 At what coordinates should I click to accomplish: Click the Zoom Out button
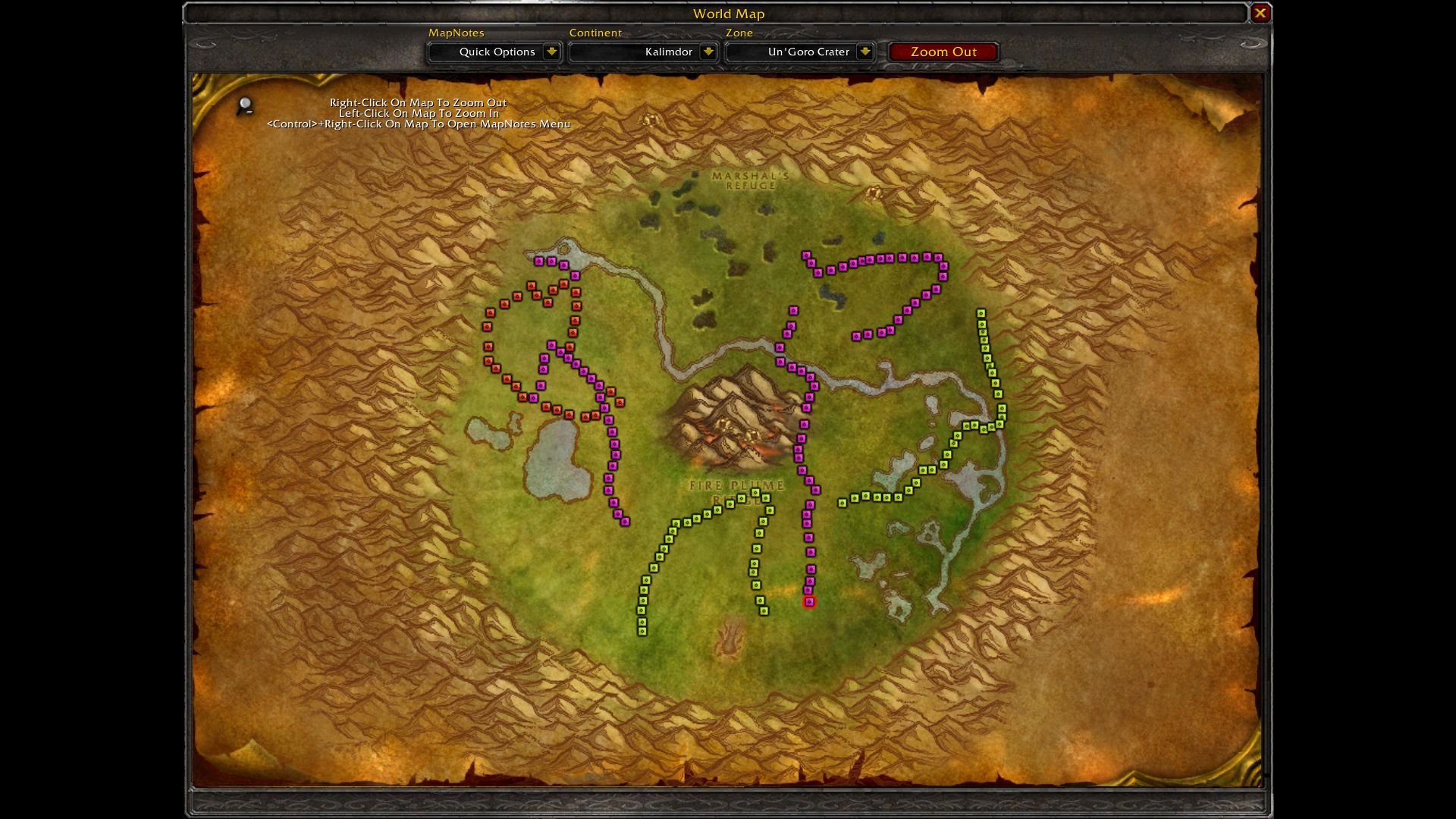point(943,52)
